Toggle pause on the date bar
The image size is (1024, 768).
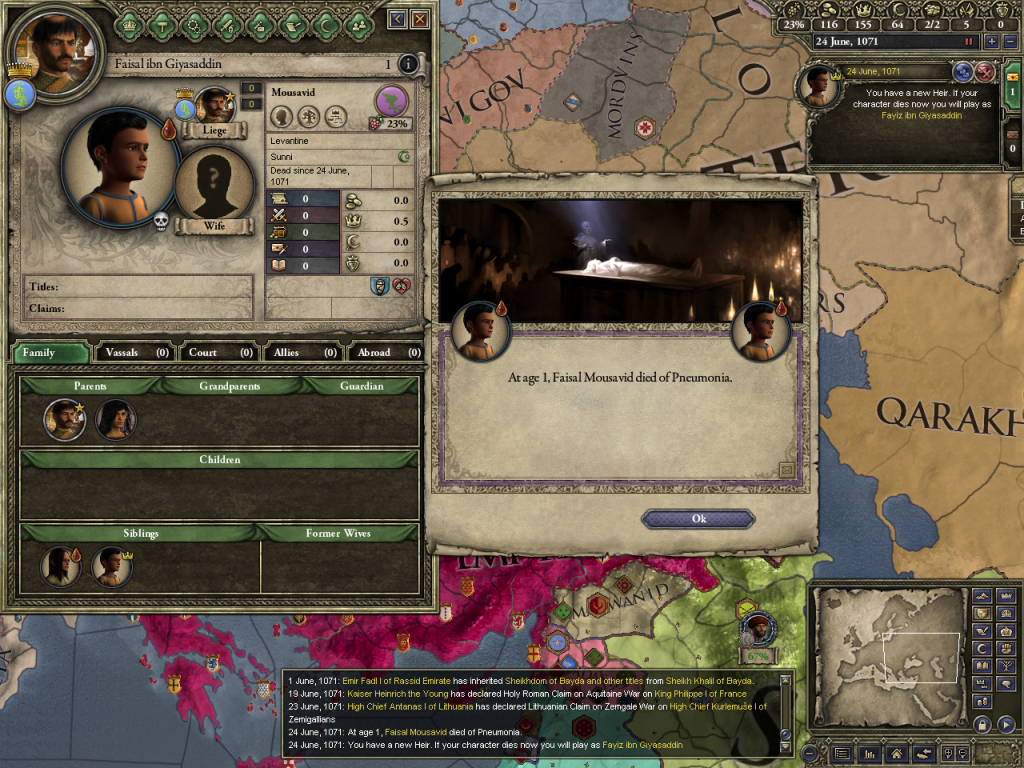[967, 42]
